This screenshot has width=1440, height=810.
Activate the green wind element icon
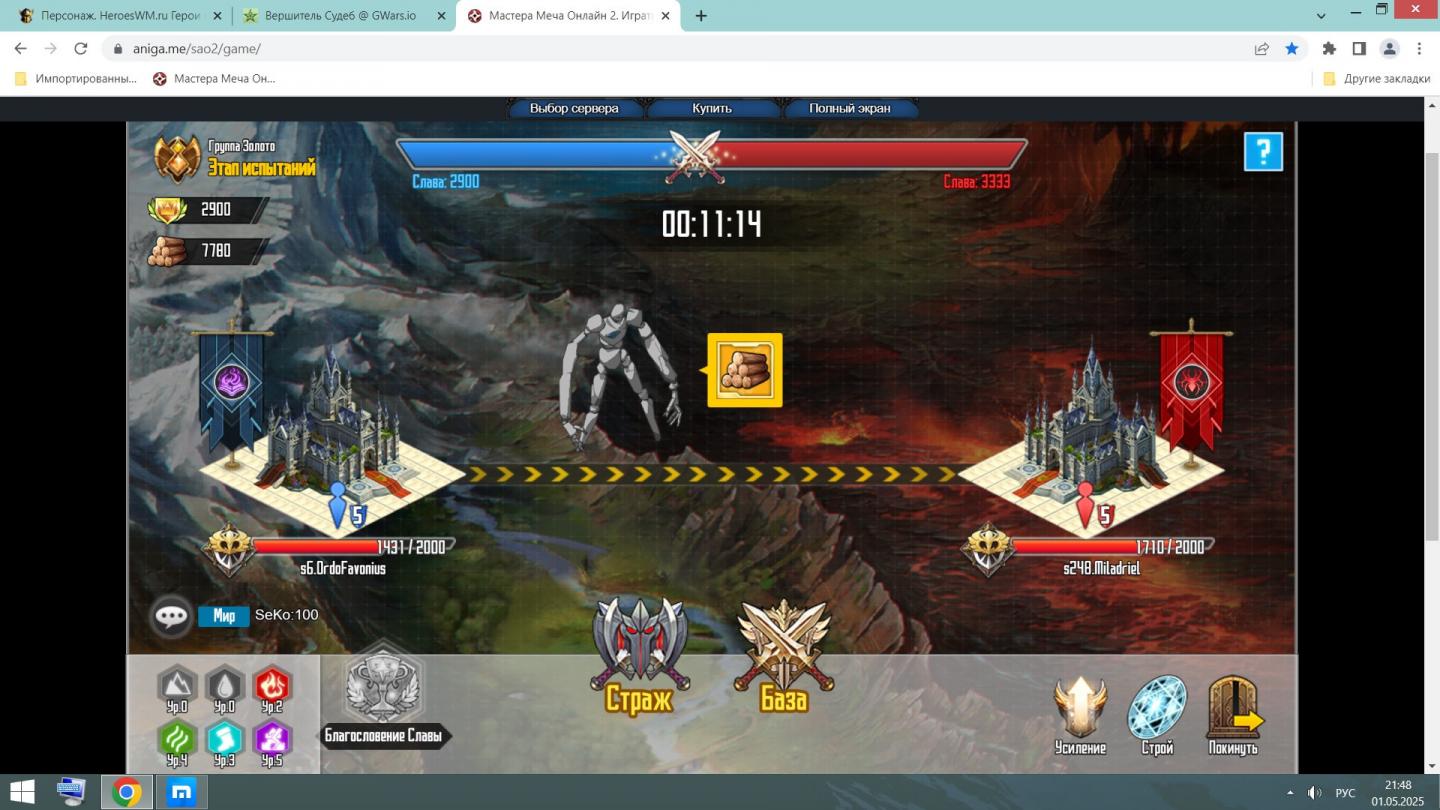click(177, 739)
